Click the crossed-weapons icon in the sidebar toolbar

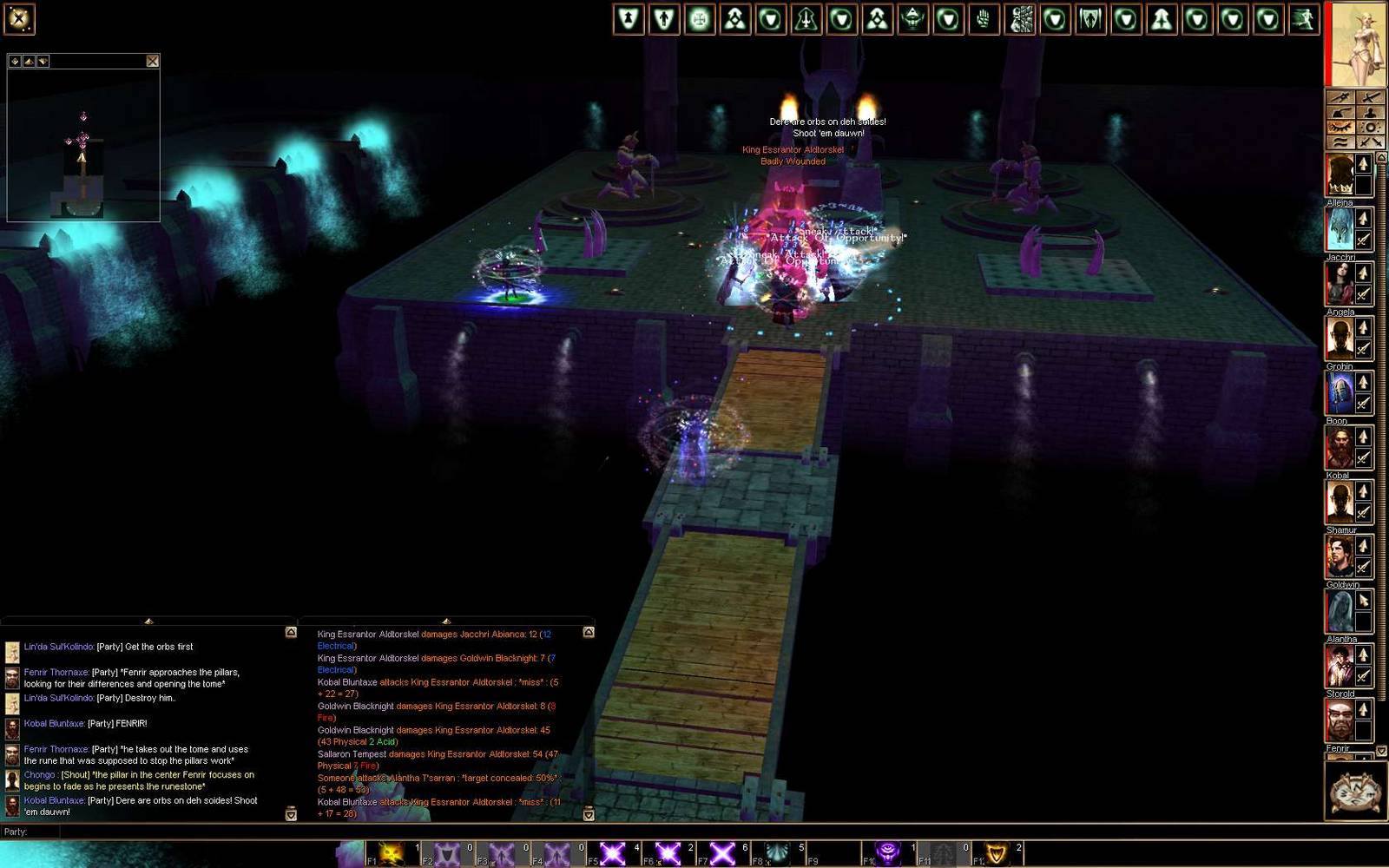coord(1370,141)
